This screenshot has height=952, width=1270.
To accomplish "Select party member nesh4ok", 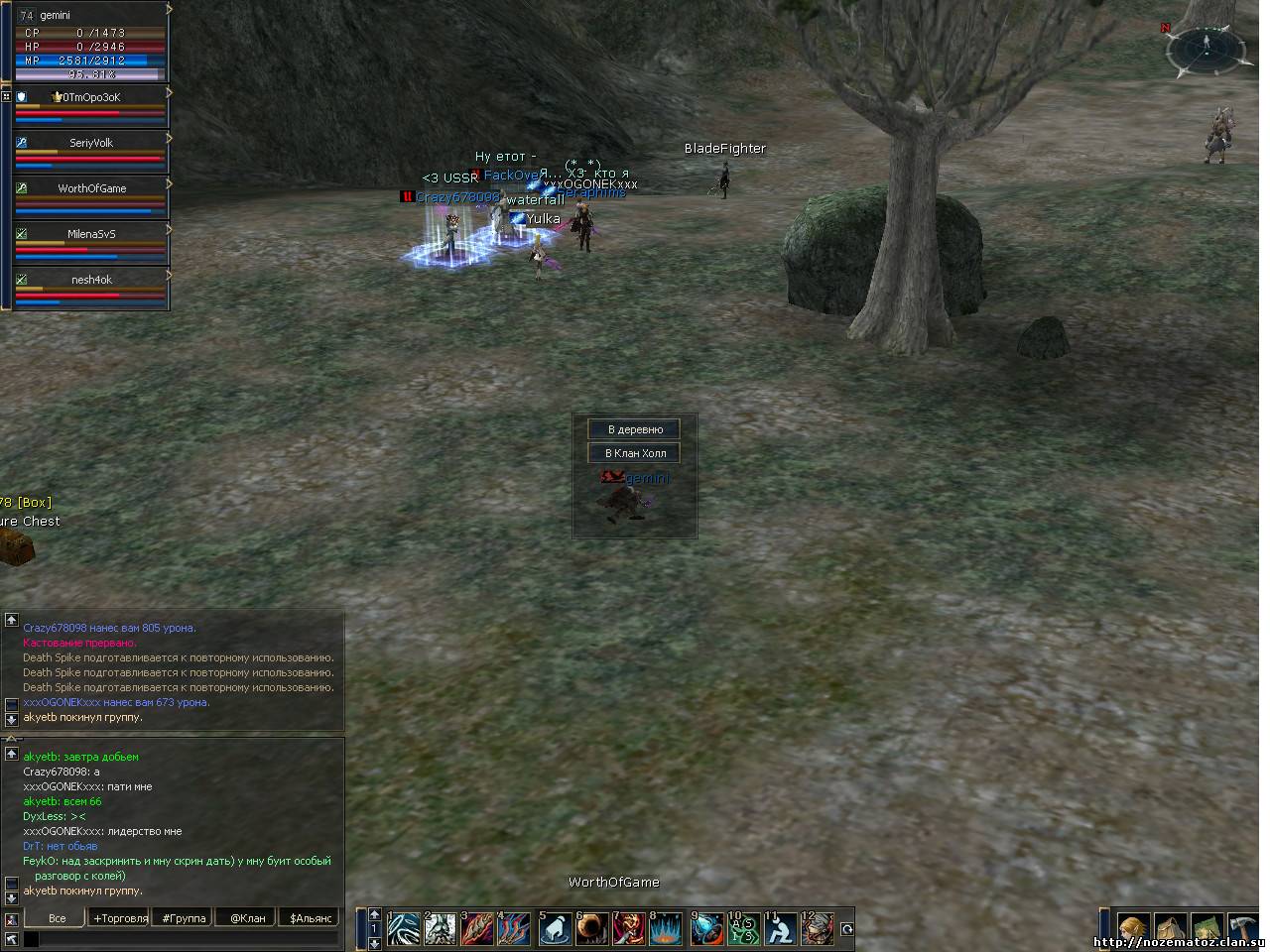I will pos(91,280).
